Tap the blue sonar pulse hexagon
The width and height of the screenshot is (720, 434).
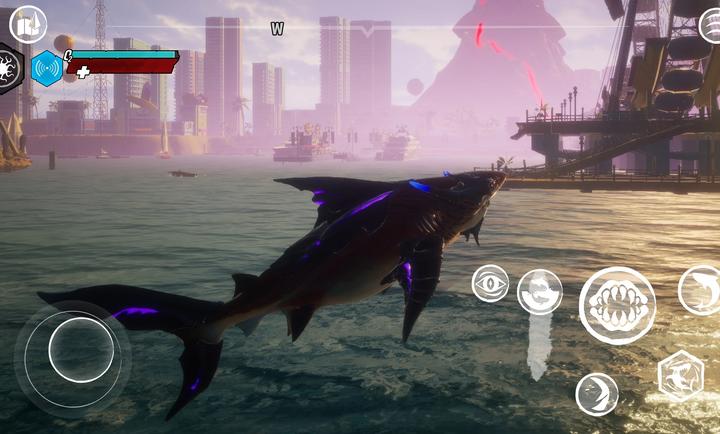[x=46, y=68]
